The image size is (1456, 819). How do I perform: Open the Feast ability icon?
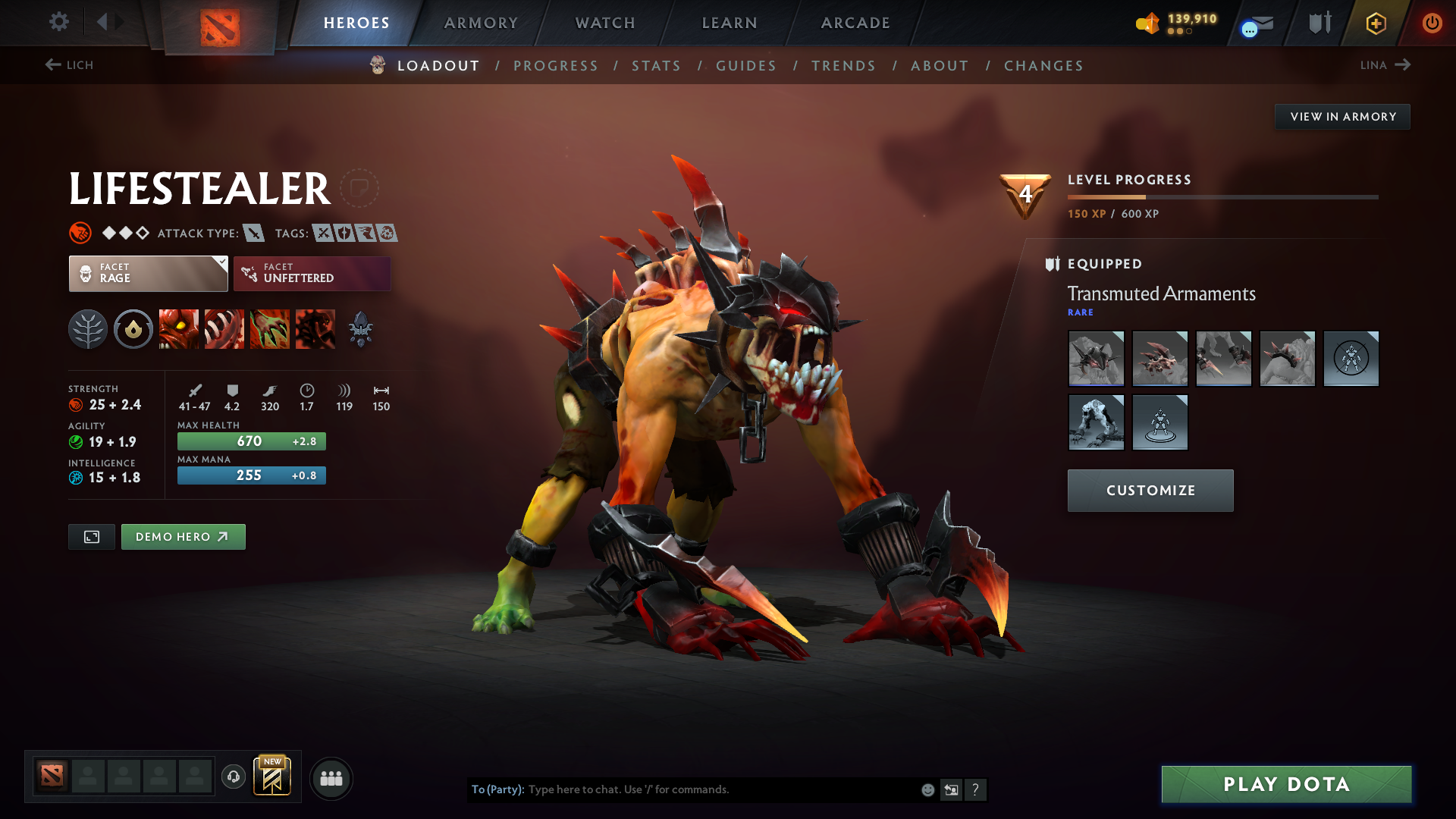click(x=224, y=329)
